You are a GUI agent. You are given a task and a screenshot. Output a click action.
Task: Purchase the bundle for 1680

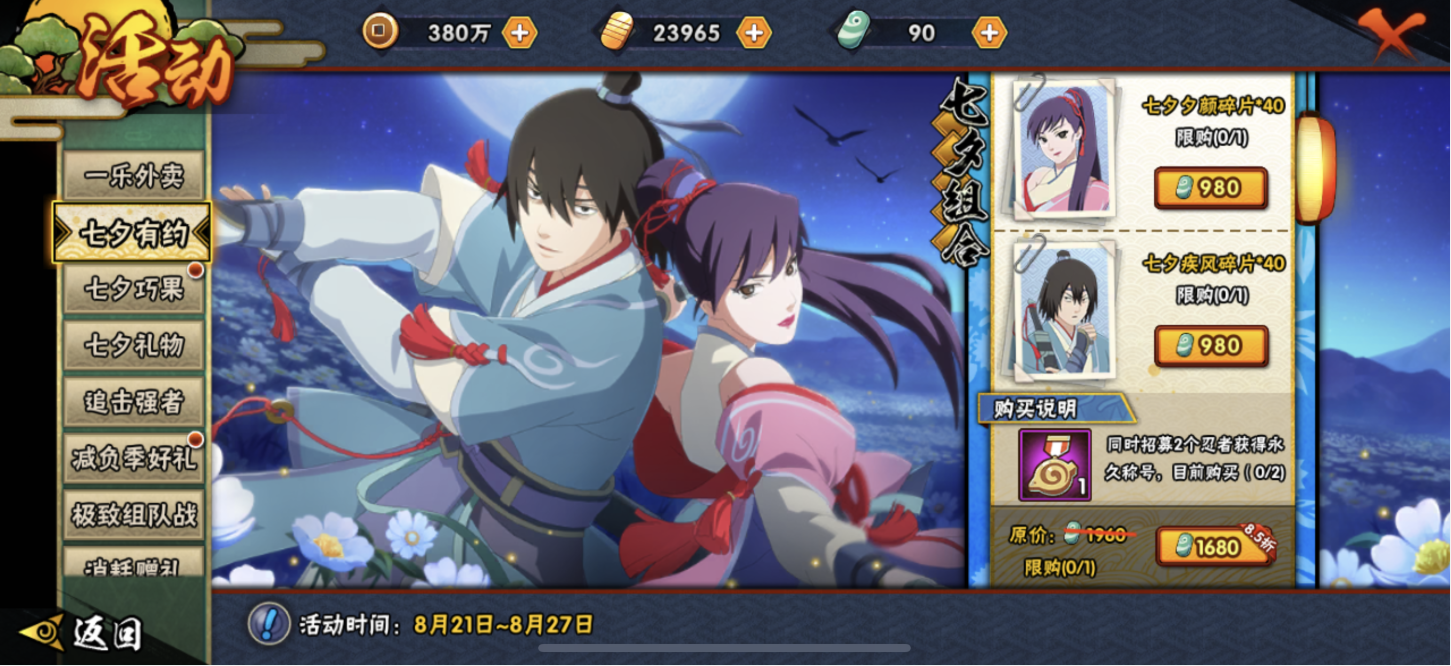[1210, 547]
